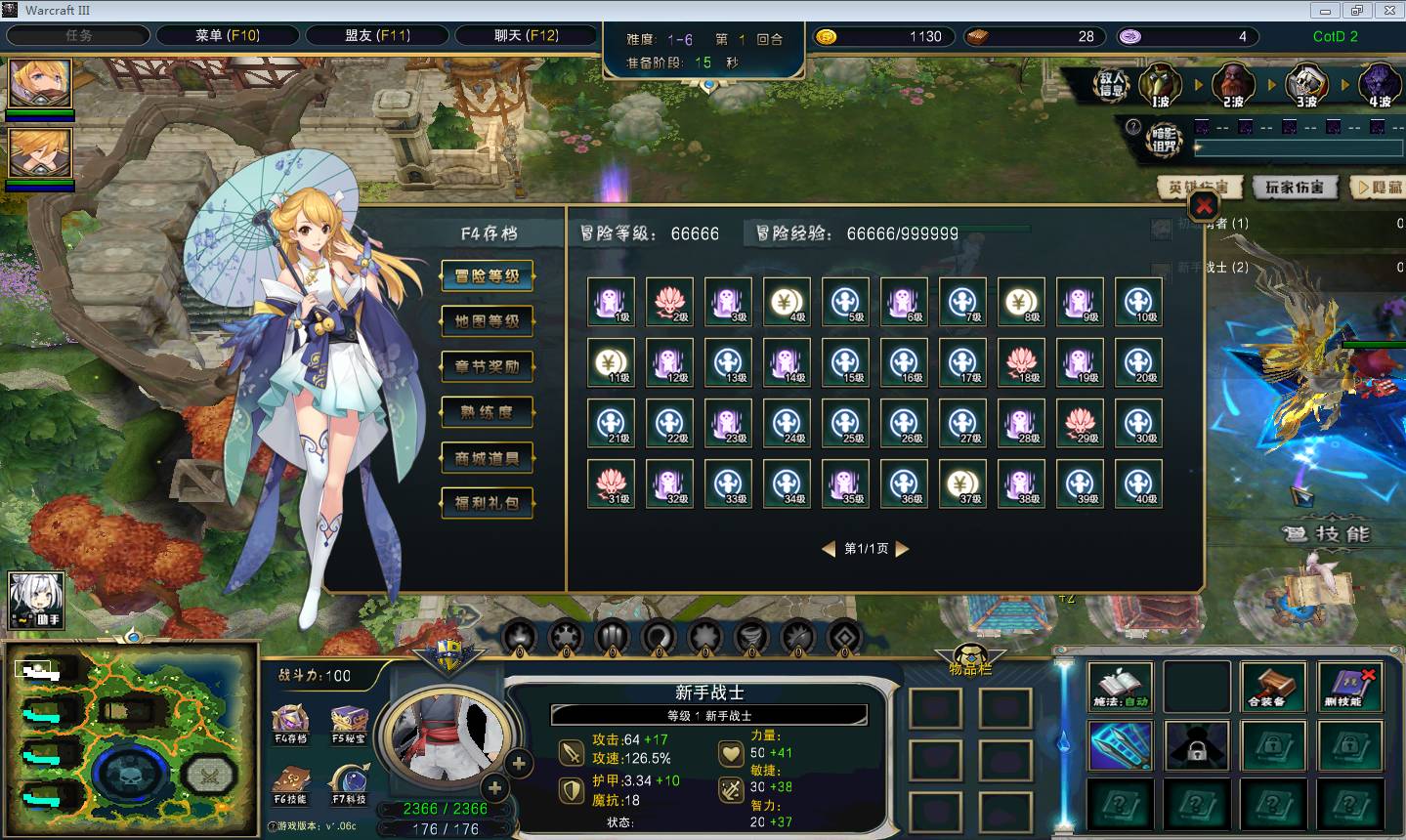Select the level 40 reward tile
Viewport: 1406px width, 840px height.
pyautogui.click(x=1138, y=484)
